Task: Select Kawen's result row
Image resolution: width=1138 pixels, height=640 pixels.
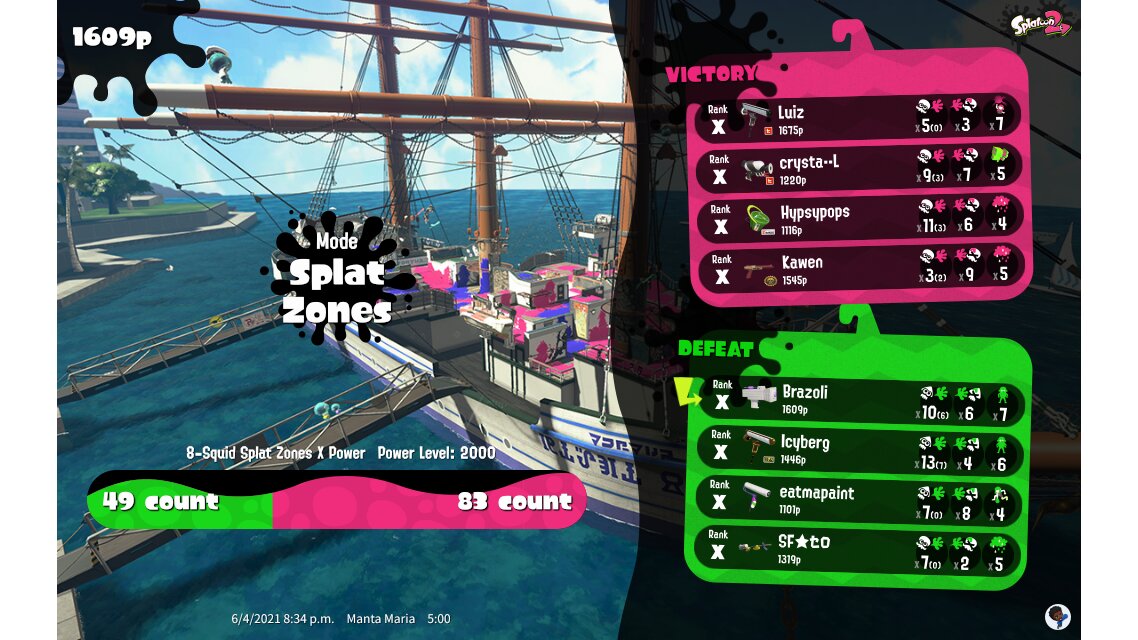Action: 858,269
